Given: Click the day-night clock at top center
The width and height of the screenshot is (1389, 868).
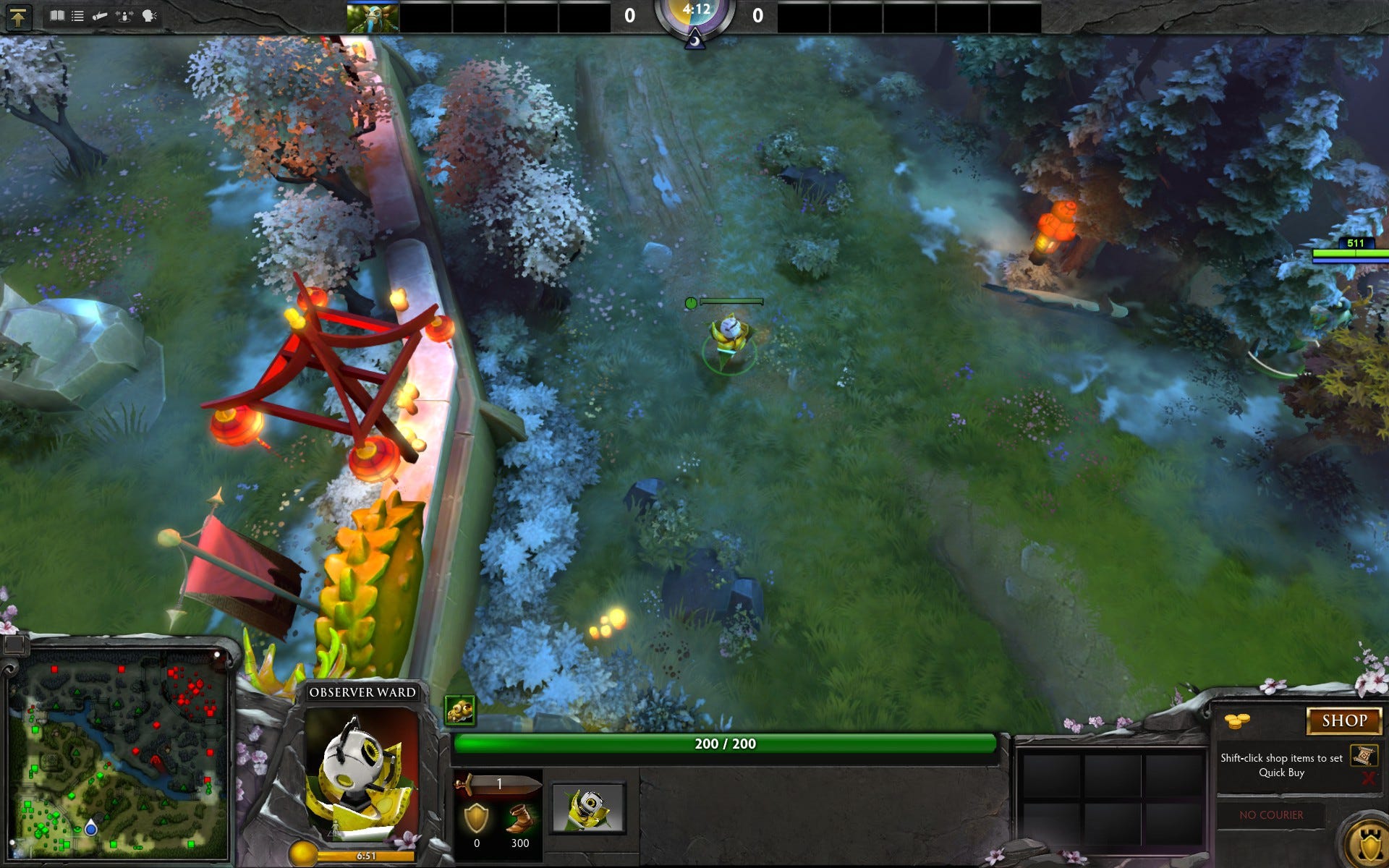Looking at the screenshot, I should click(x=694, y=16).
